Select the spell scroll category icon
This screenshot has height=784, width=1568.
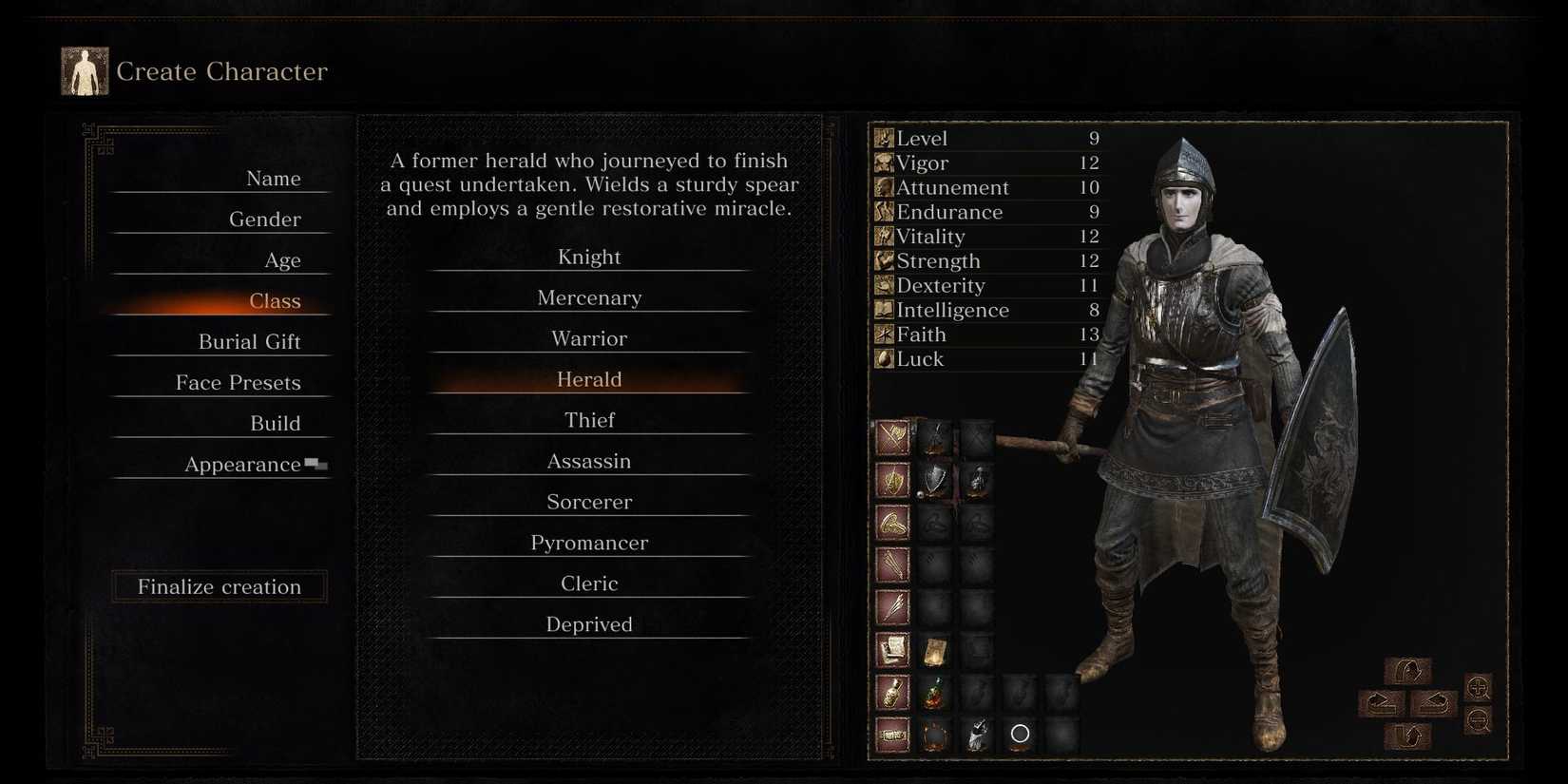891,648
